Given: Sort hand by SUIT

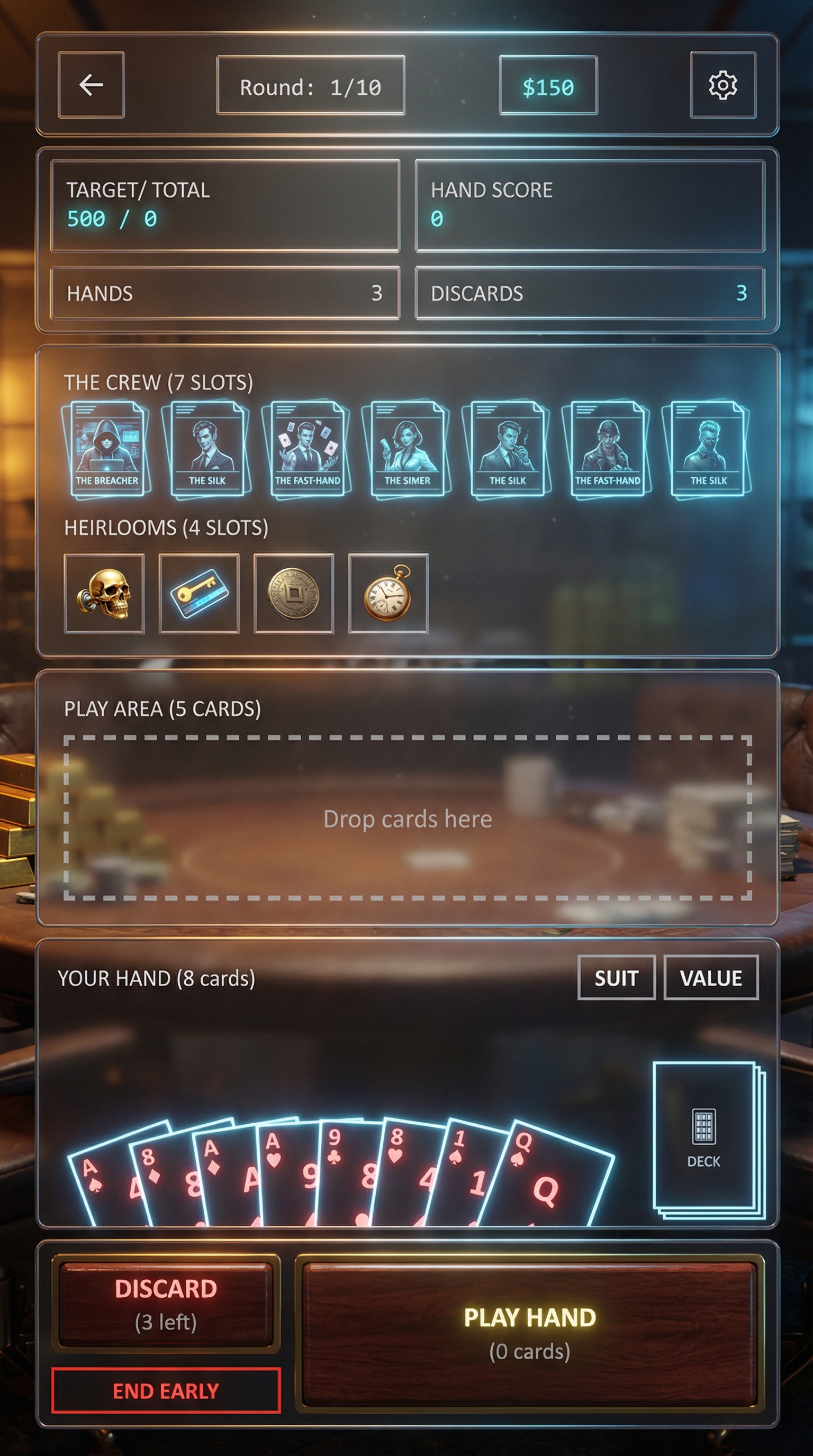Looking at the screenshot, I should pyautogui.click(x=616, y=978).
